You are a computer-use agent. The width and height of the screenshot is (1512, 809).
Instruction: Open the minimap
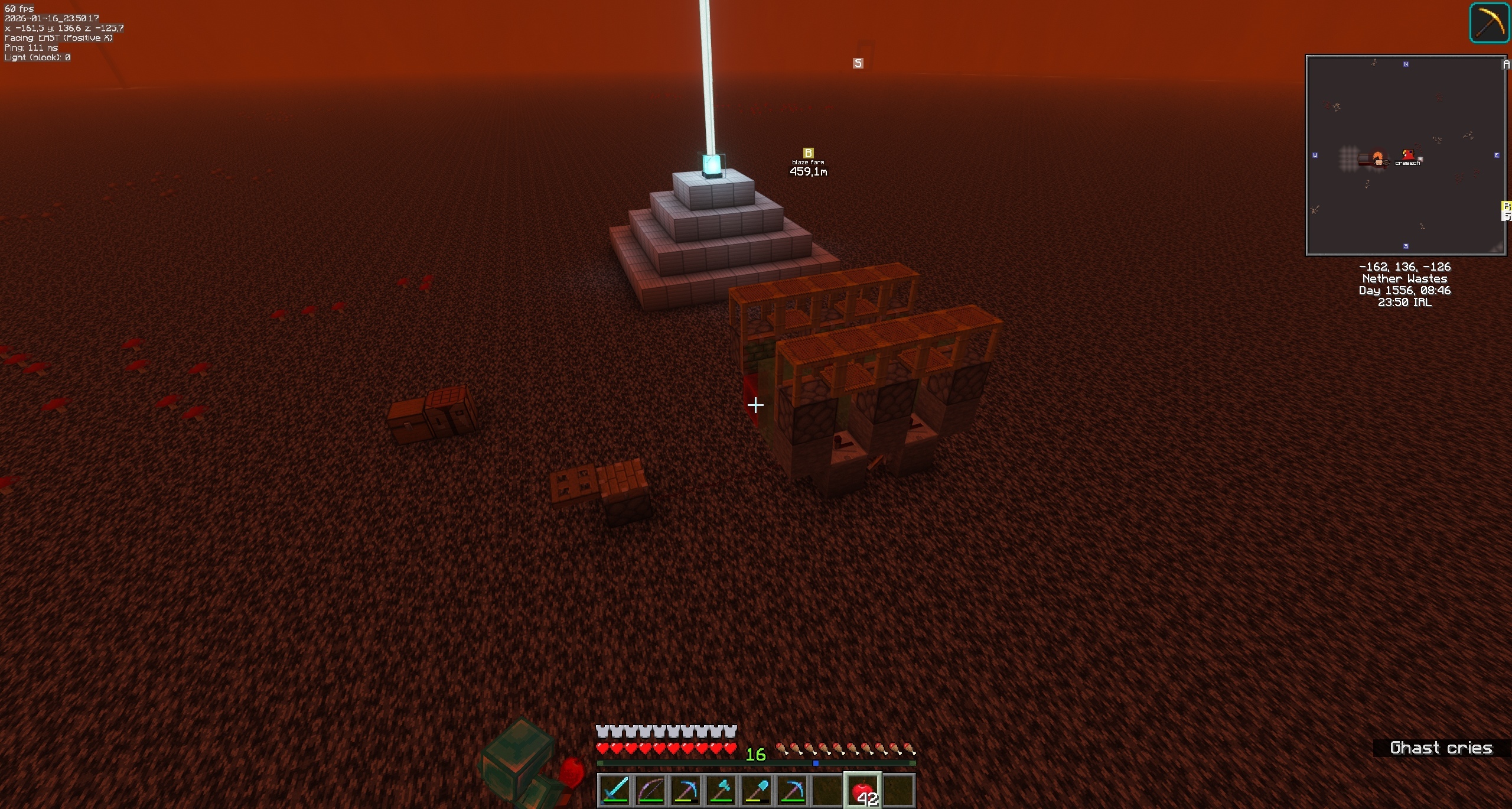(x=1405, y=155)
